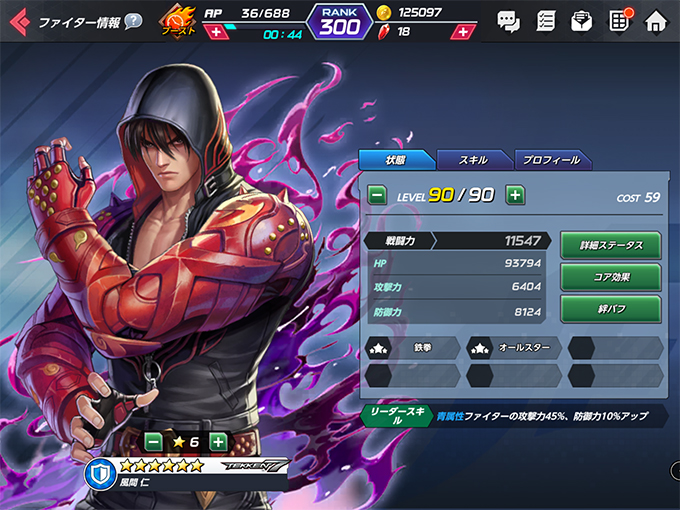Open the missions checklist icon
This screenshot has width=680, height=510.
pyautogui.click(x=545, y=21)
